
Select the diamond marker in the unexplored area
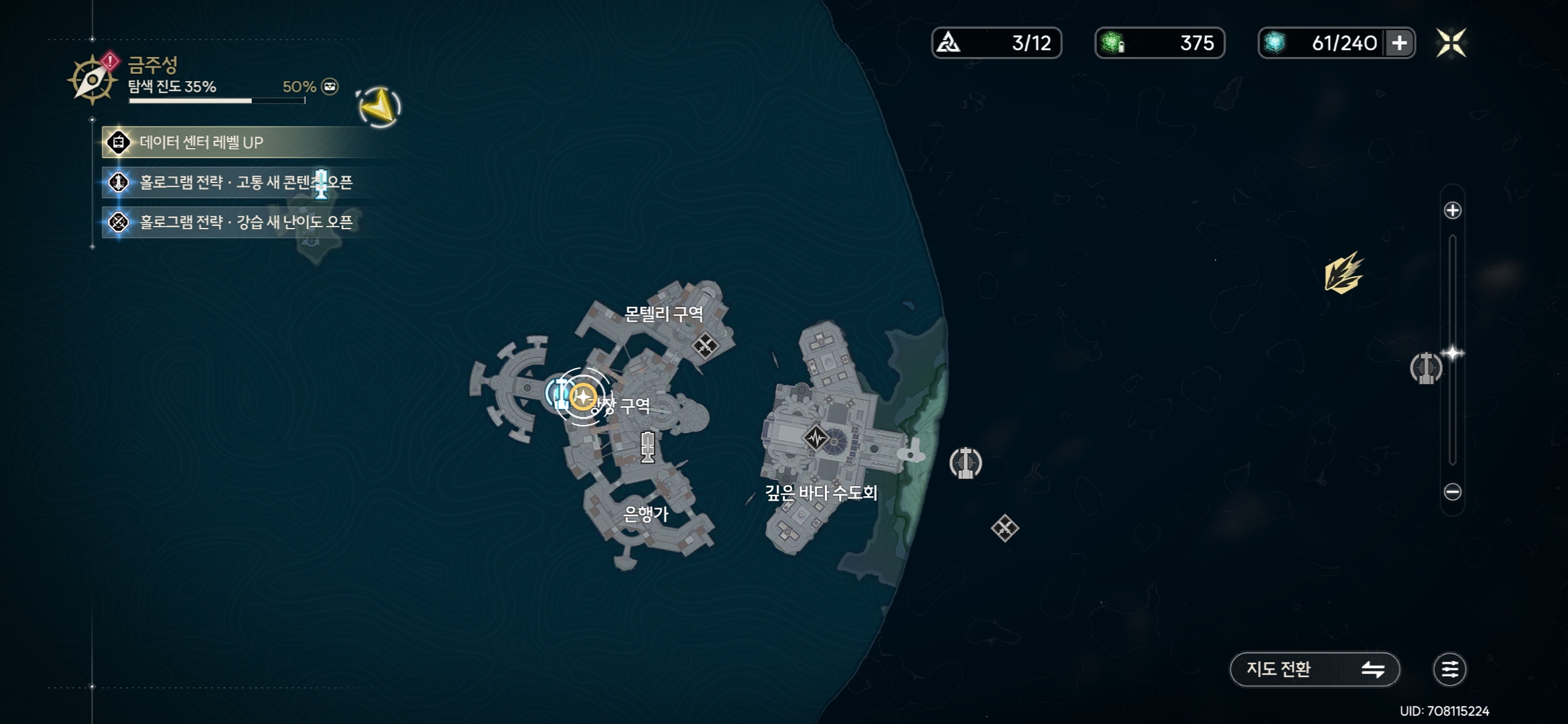[x=1004, y=528]
